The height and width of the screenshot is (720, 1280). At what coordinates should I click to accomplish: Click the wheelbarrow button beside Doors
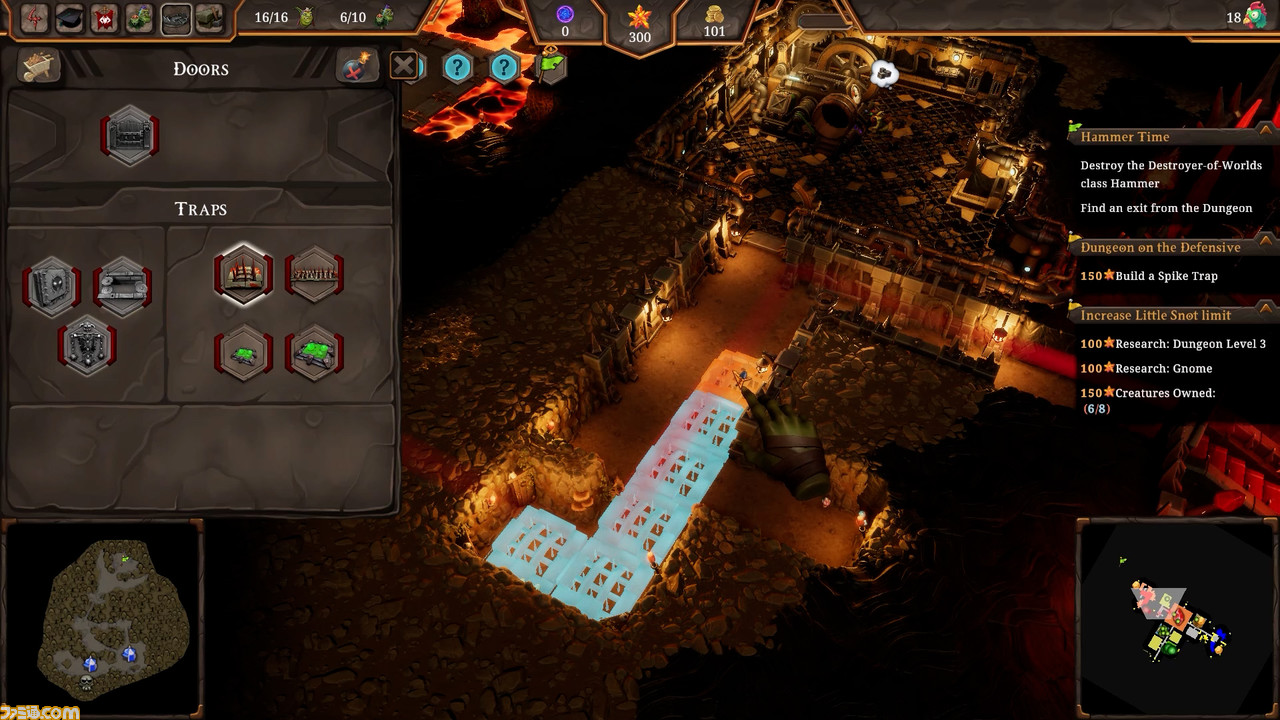[40, 67]
